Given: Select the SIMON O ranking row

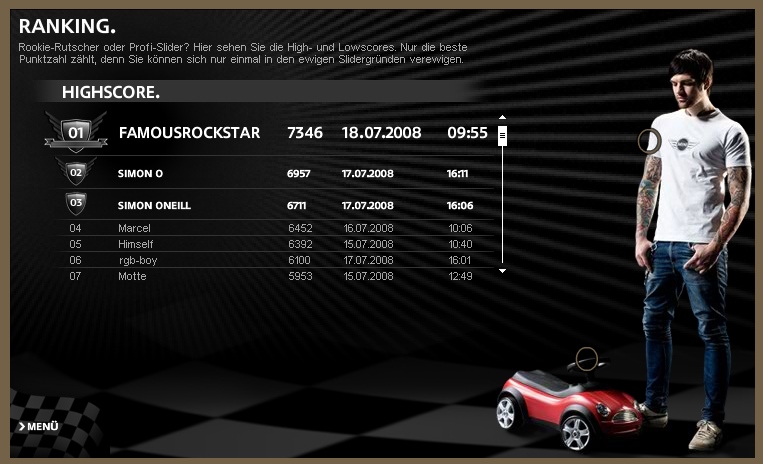Looking at the screenshot, I should pyautogui.click(x=270, y=173).
